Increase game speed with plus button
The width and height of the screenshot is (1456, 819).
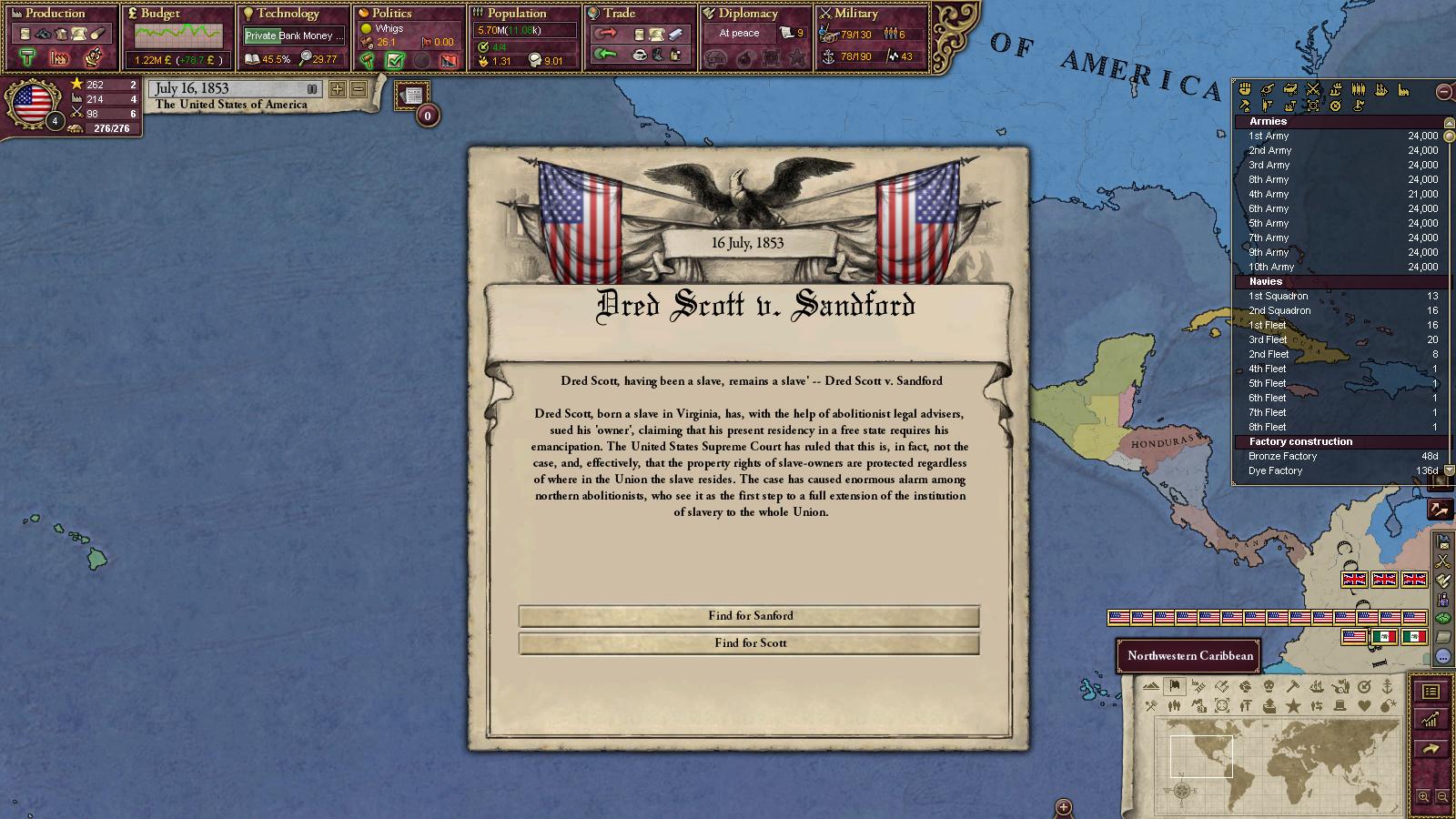click(338, 89)
